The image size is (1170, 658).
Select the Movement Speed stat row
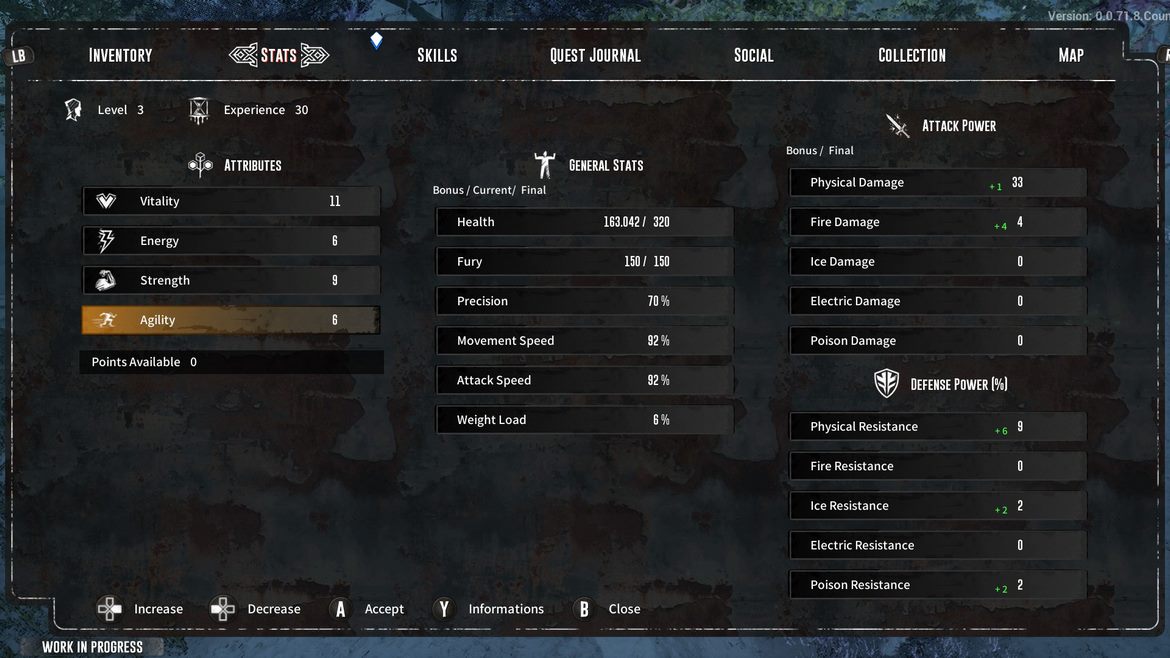(x=584, y=341)
